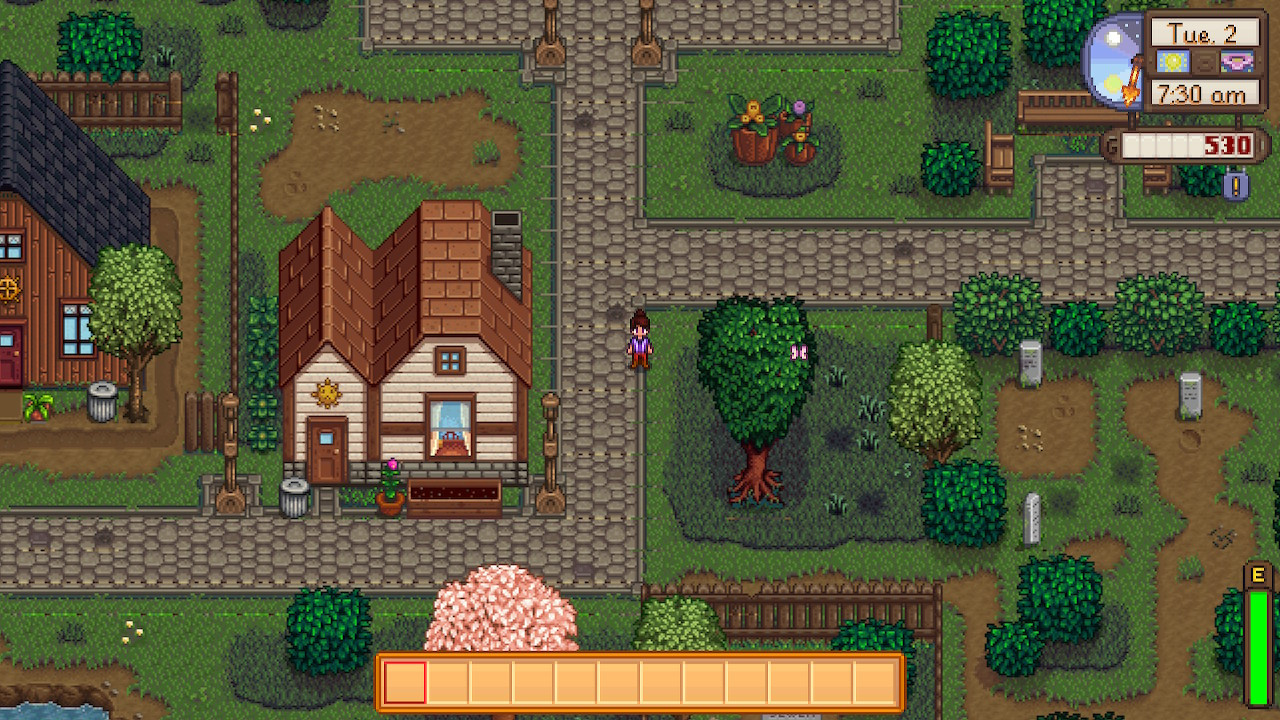Click the day-night clock dial with arrow

(1115, 58)
